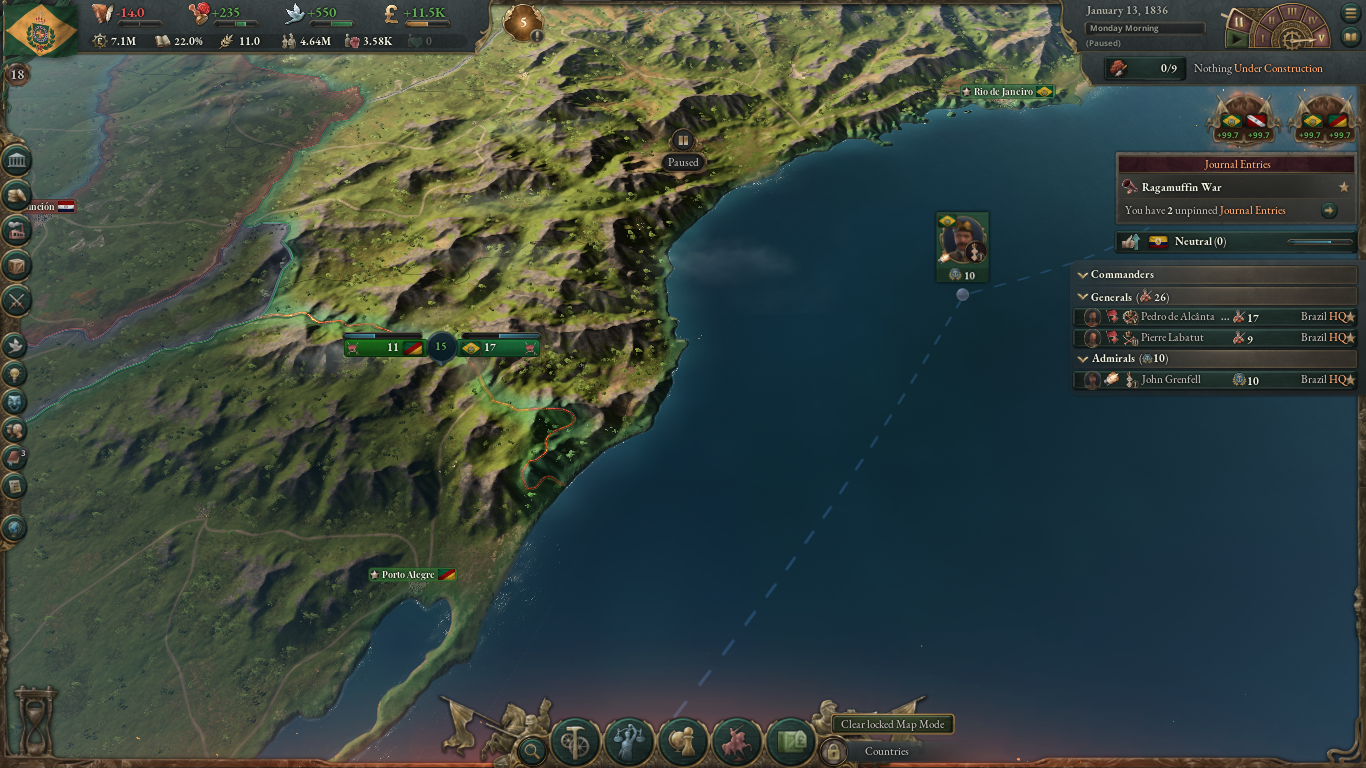Toggle the pin star on Ragamuffin War
Viewport: 1366px width, 768px height.
coord(1345,186)
